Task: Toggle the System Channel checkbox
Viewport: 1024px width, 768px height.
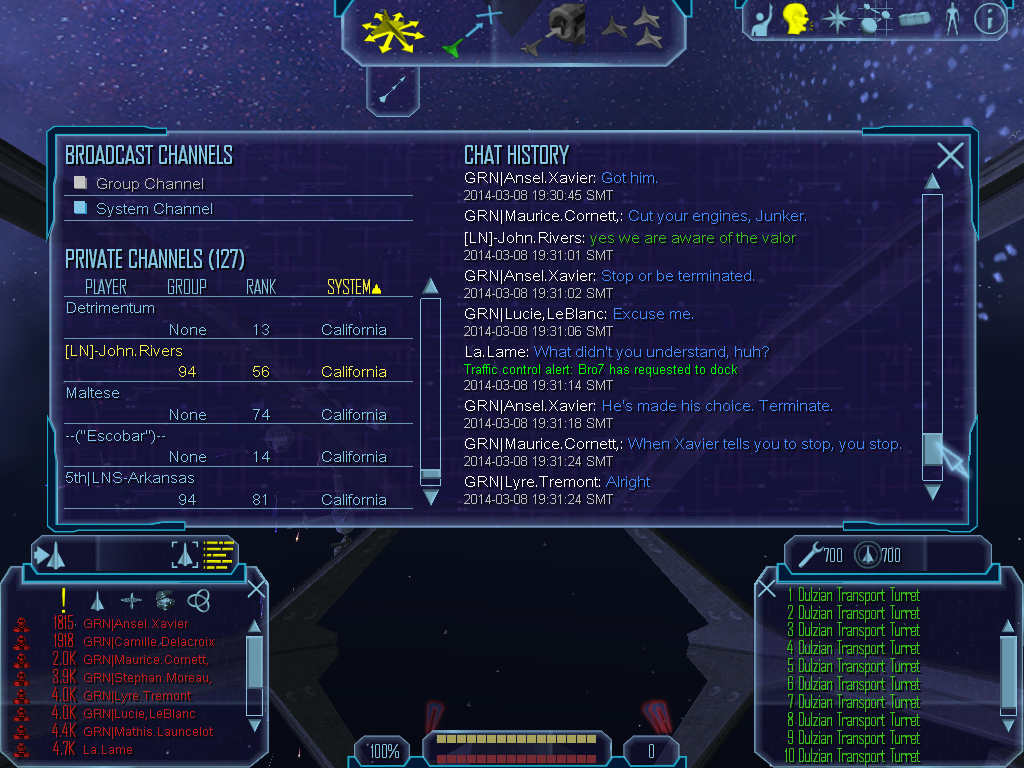Action: 81,208
